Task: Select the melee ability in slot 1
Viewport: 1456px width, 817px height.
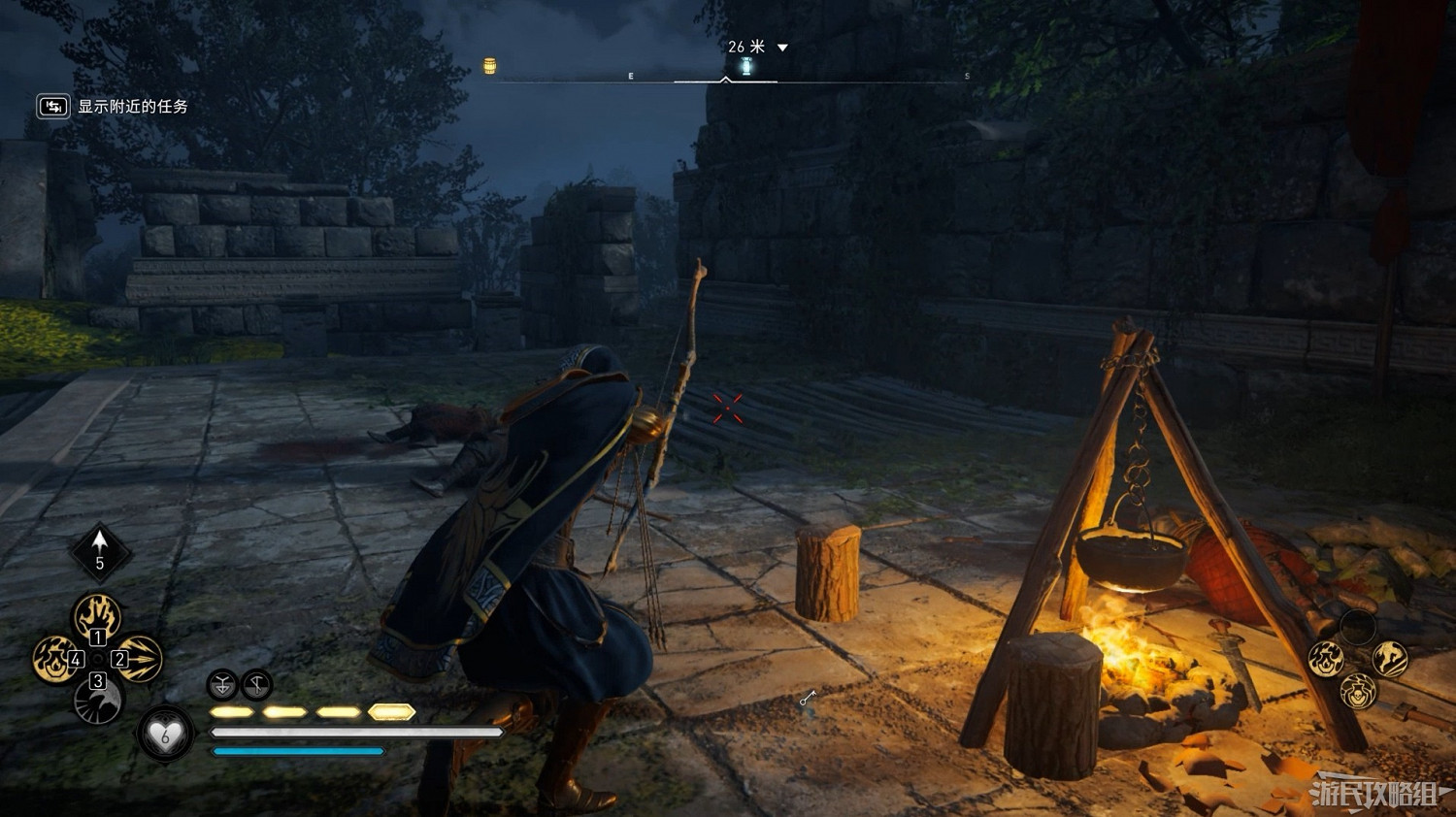Action: click(96, 614)
